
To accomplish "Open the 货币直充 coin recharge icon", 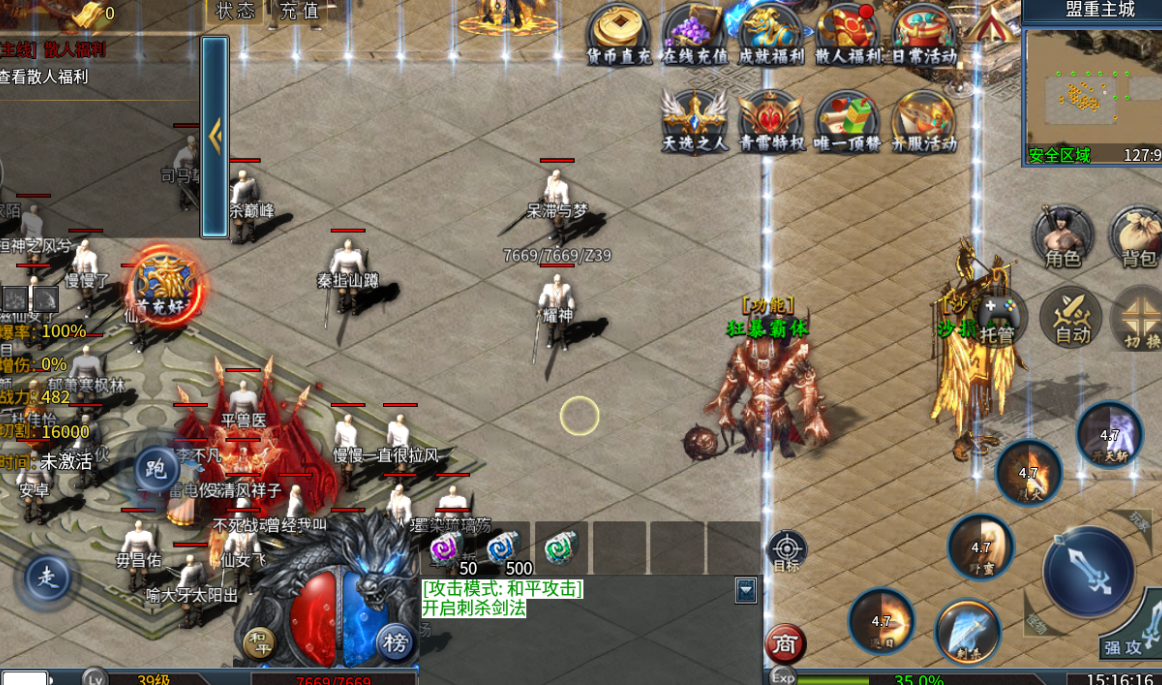I will tap(619, 35).
